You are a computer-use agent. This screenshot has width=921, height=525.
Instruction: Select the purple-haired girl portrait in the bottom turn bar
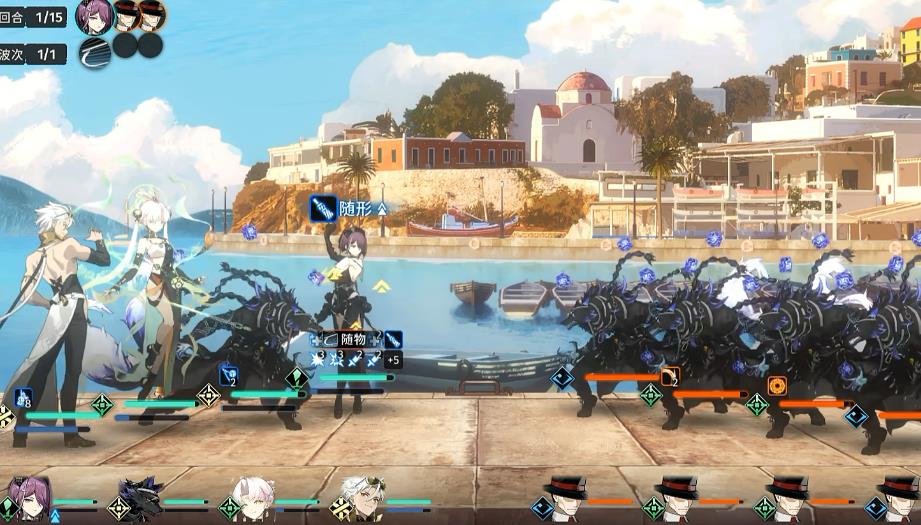(30, 497)
